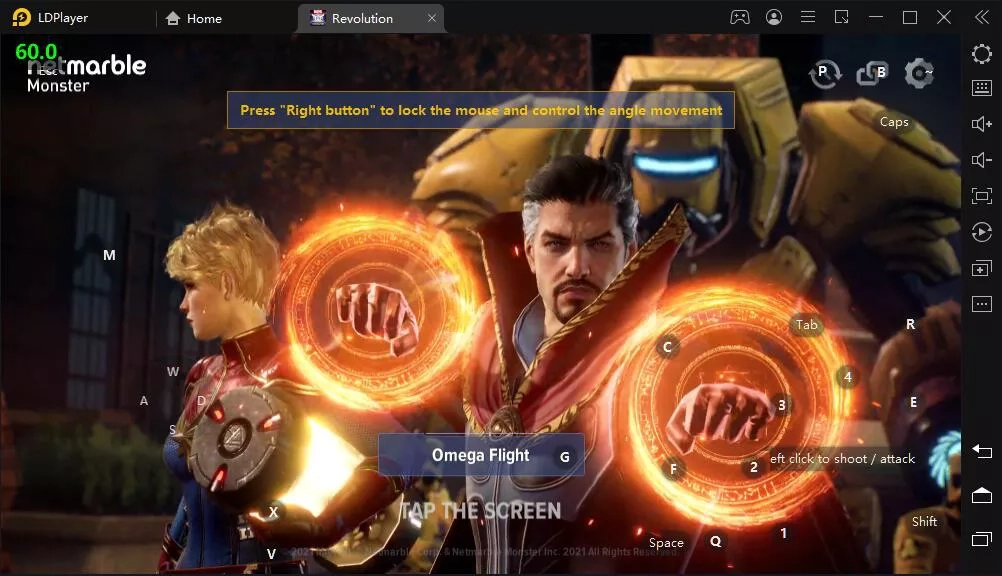The width and height of the screenshot is (1002, 576).
Task: Click the circular arrows refresh icon
Action: (x=825, y=73)
